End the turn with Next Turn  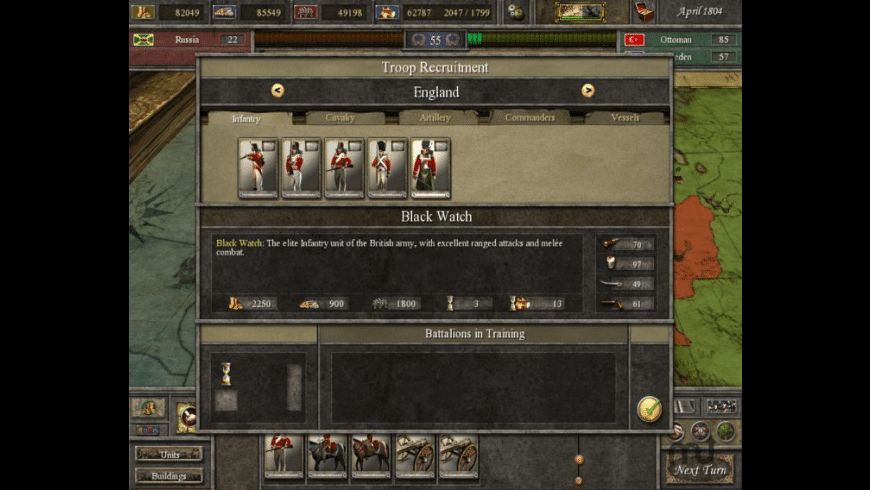[x=700, y=469]
